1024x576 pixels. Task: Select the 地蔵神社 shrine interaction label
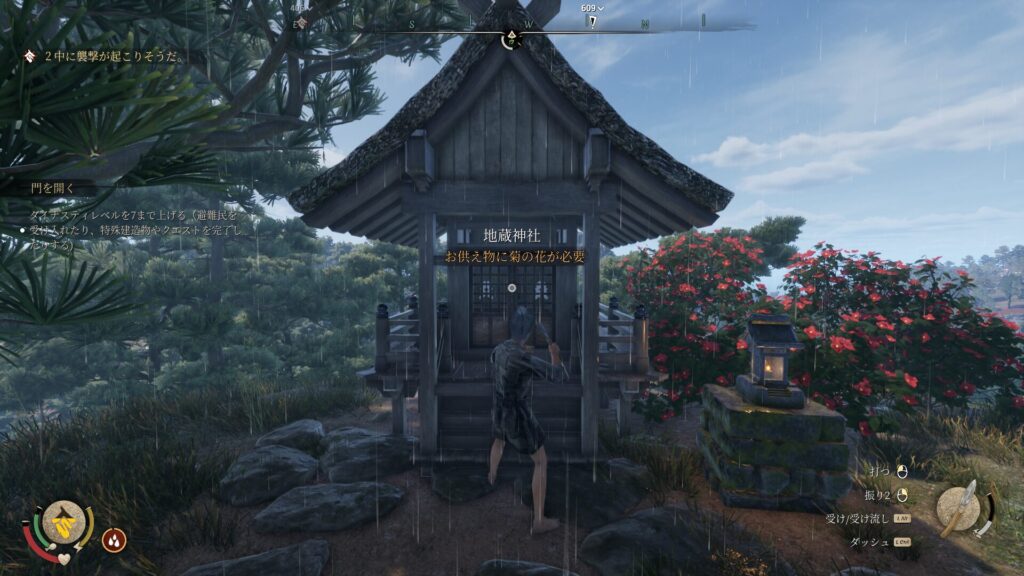tap(512, 236)
